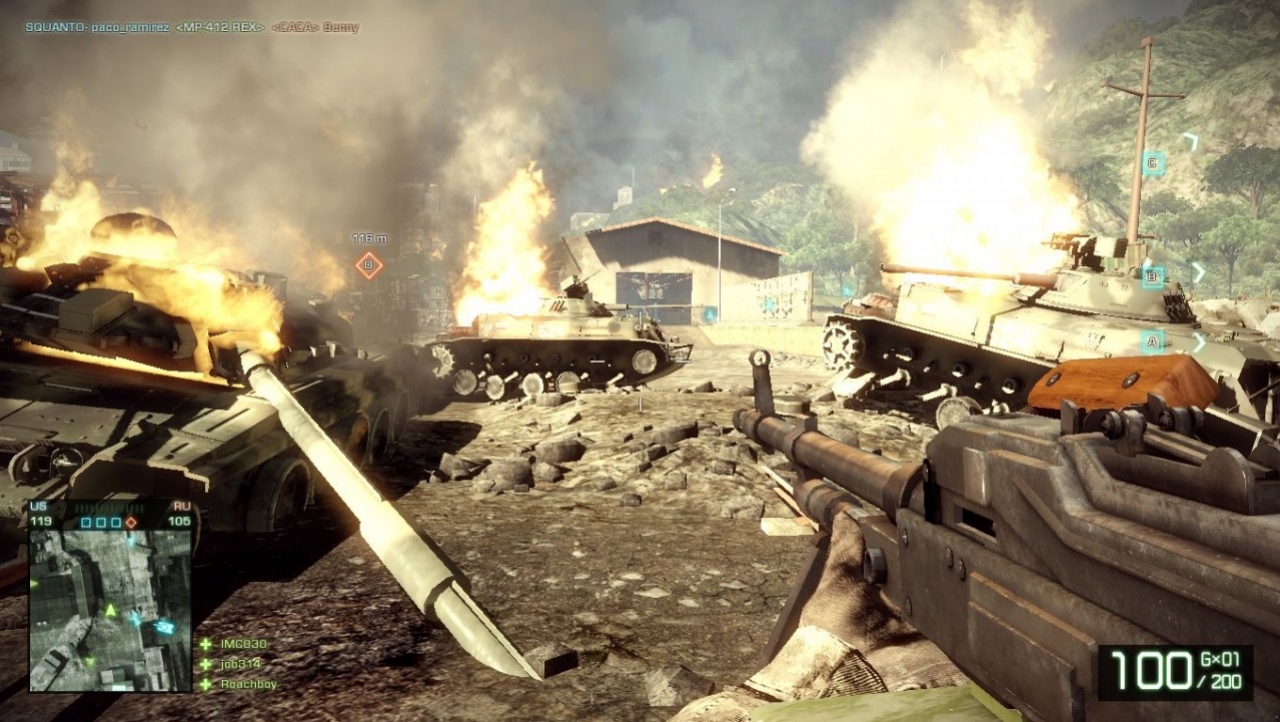Click objective marker B near the tank turret
Screen dimensions: 1280x722
(x=1153, y=275)
